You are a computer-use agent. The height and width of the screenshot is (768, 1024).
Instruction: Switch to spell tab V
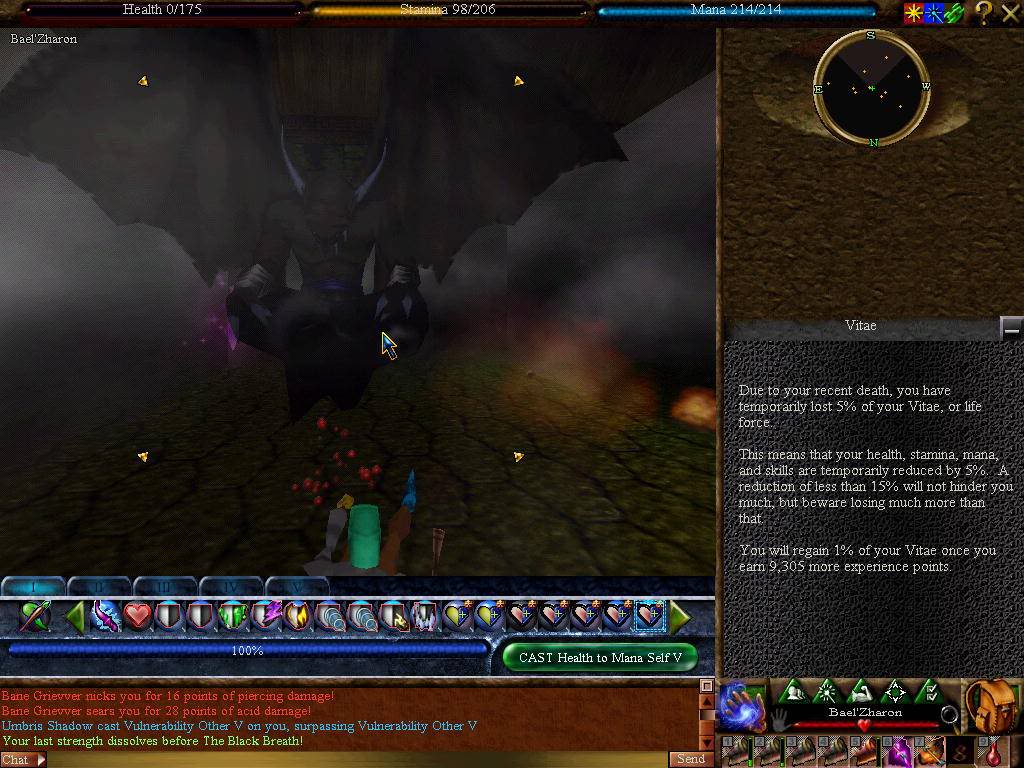pos(296,587)
